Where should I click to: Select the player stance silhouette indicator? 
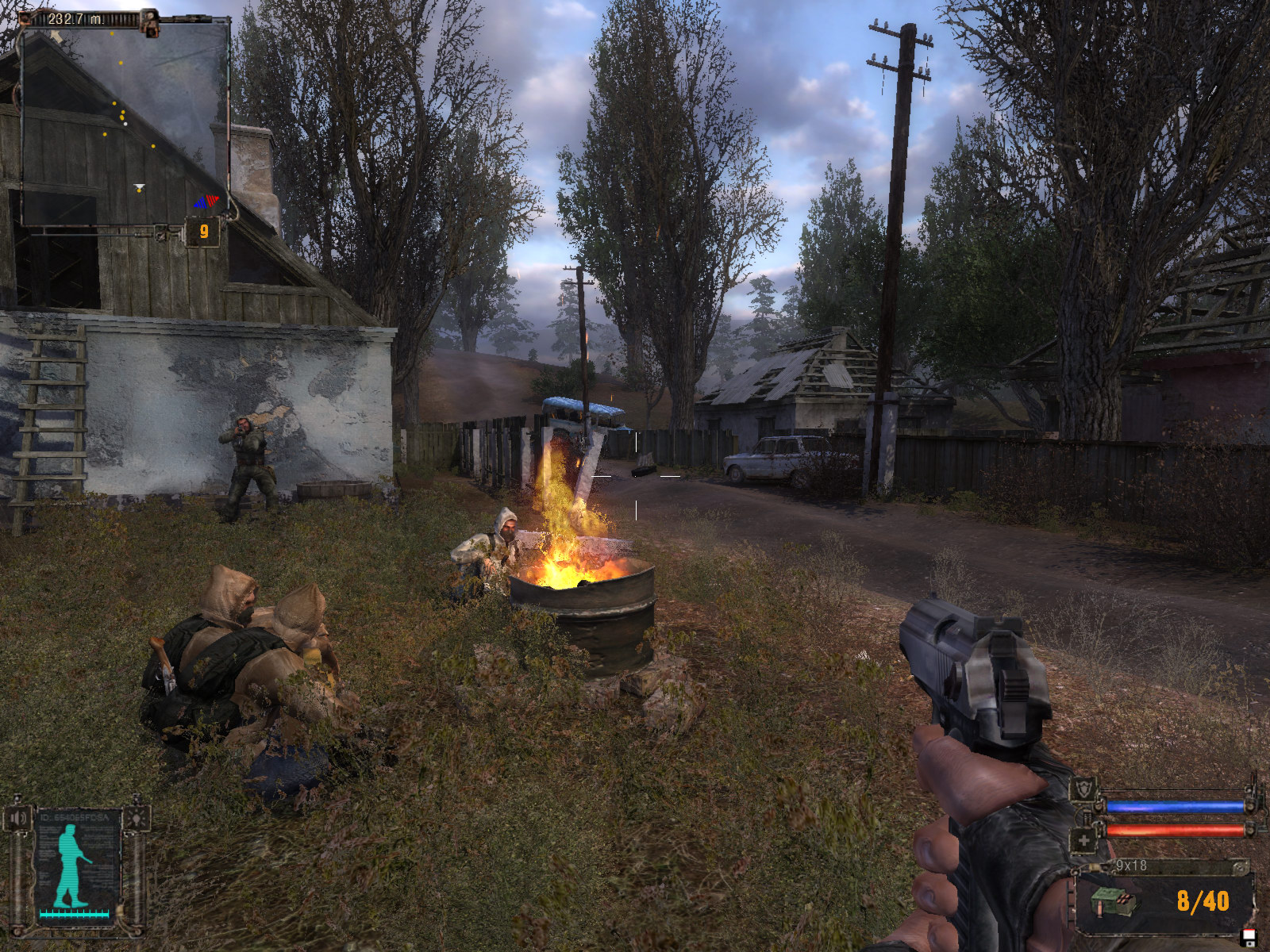pyautogui.click(x=73, y=866)
